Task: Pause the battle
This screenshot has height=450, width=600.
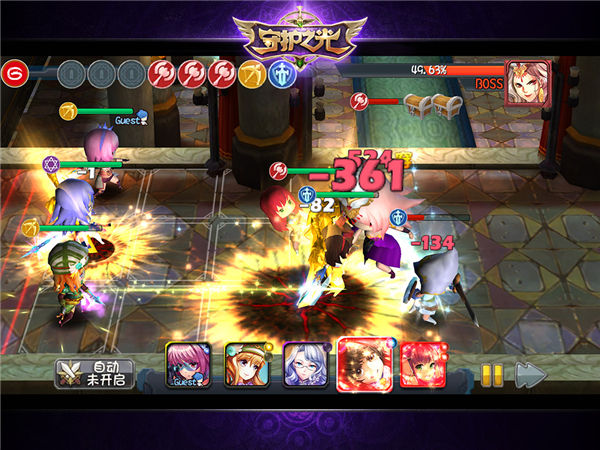Action: pyautogui.click(x=492, y=375)
